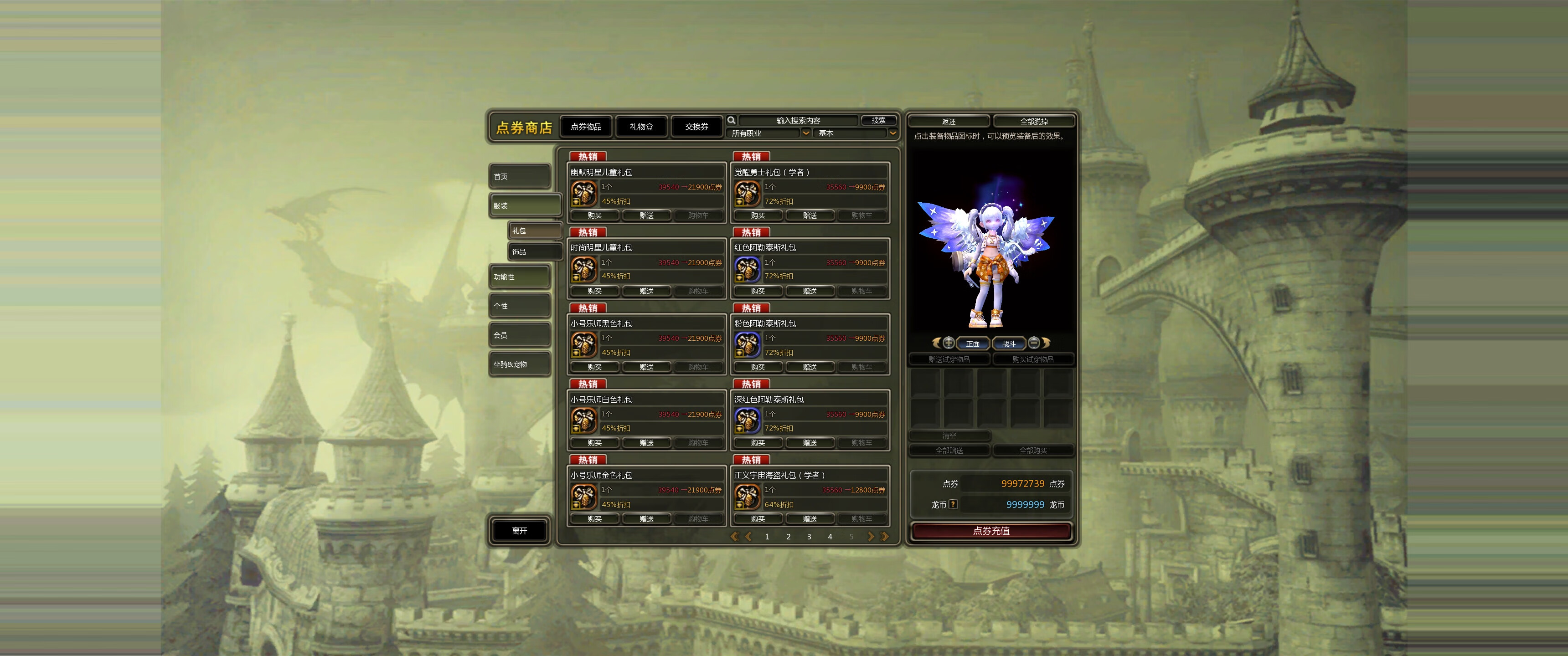Switch to the 礼物盒 tab
Viewport: 1568px width, 656px height.
click(x=641, y=127)
